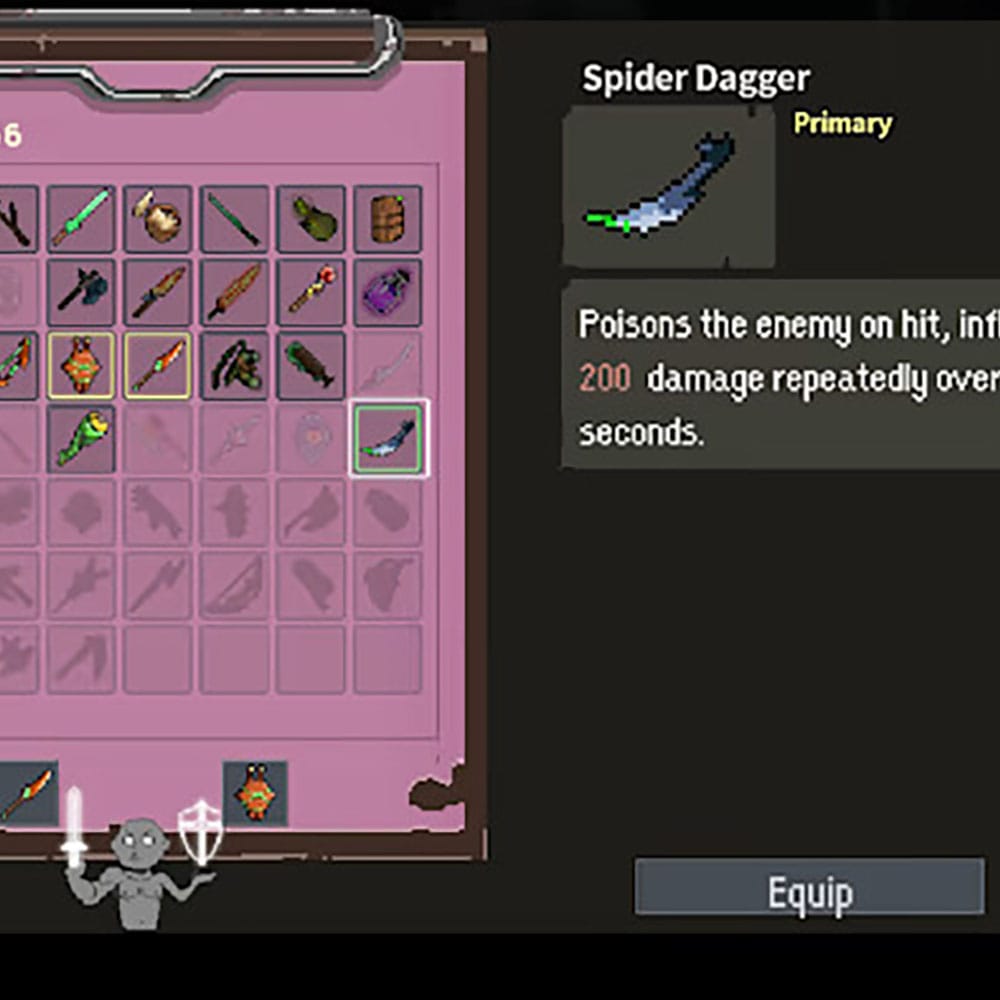Click the Spider Dagger preview image
The image size is (1000, 1000).
point(668,187)
